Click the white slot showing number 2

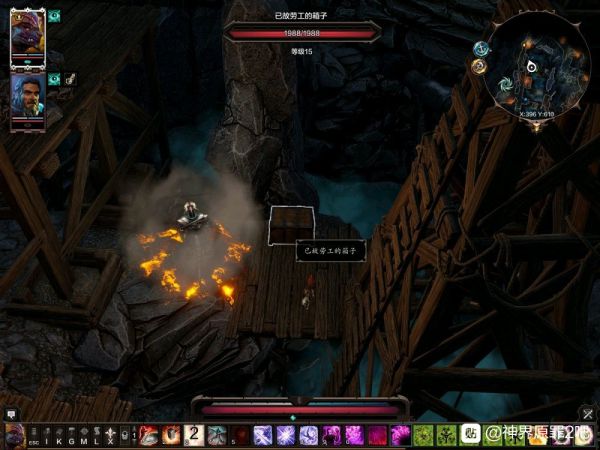(193, 435)
